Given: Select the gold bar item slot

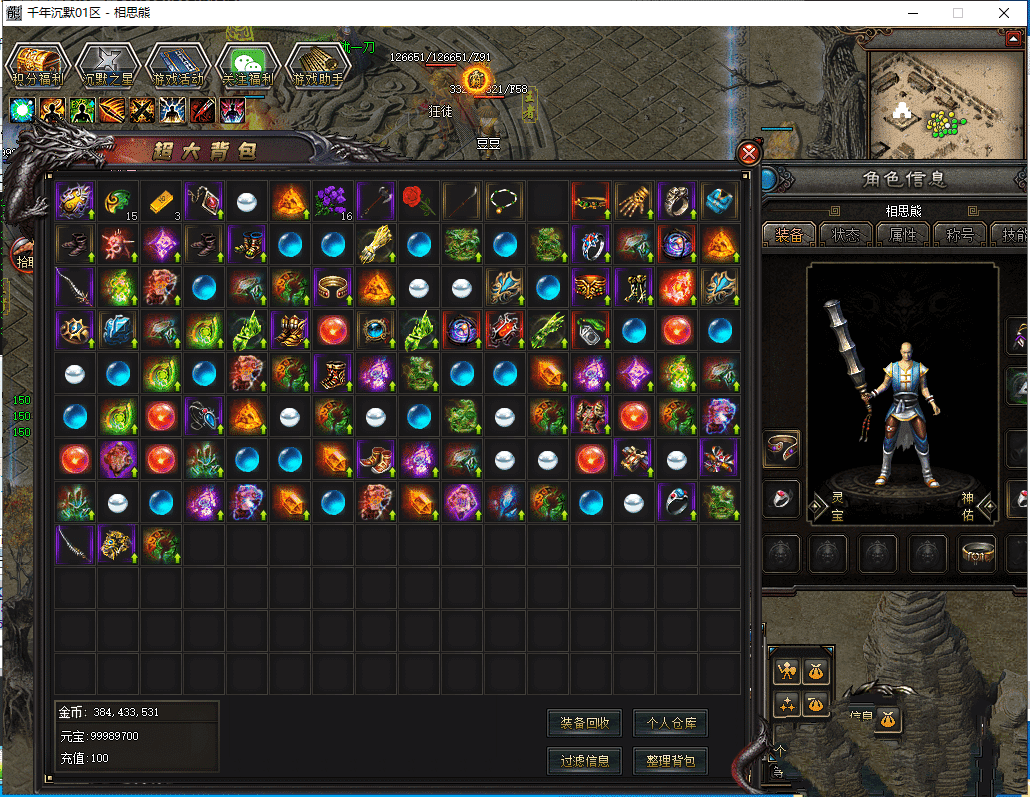Looking at the screenshot, I should point(161,201).
